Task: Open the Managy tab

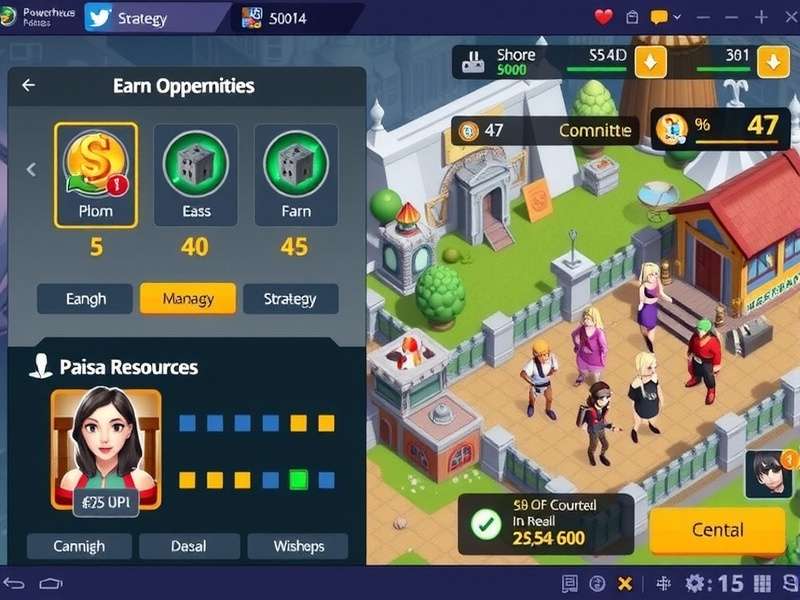Action: (x=188, y=298)
